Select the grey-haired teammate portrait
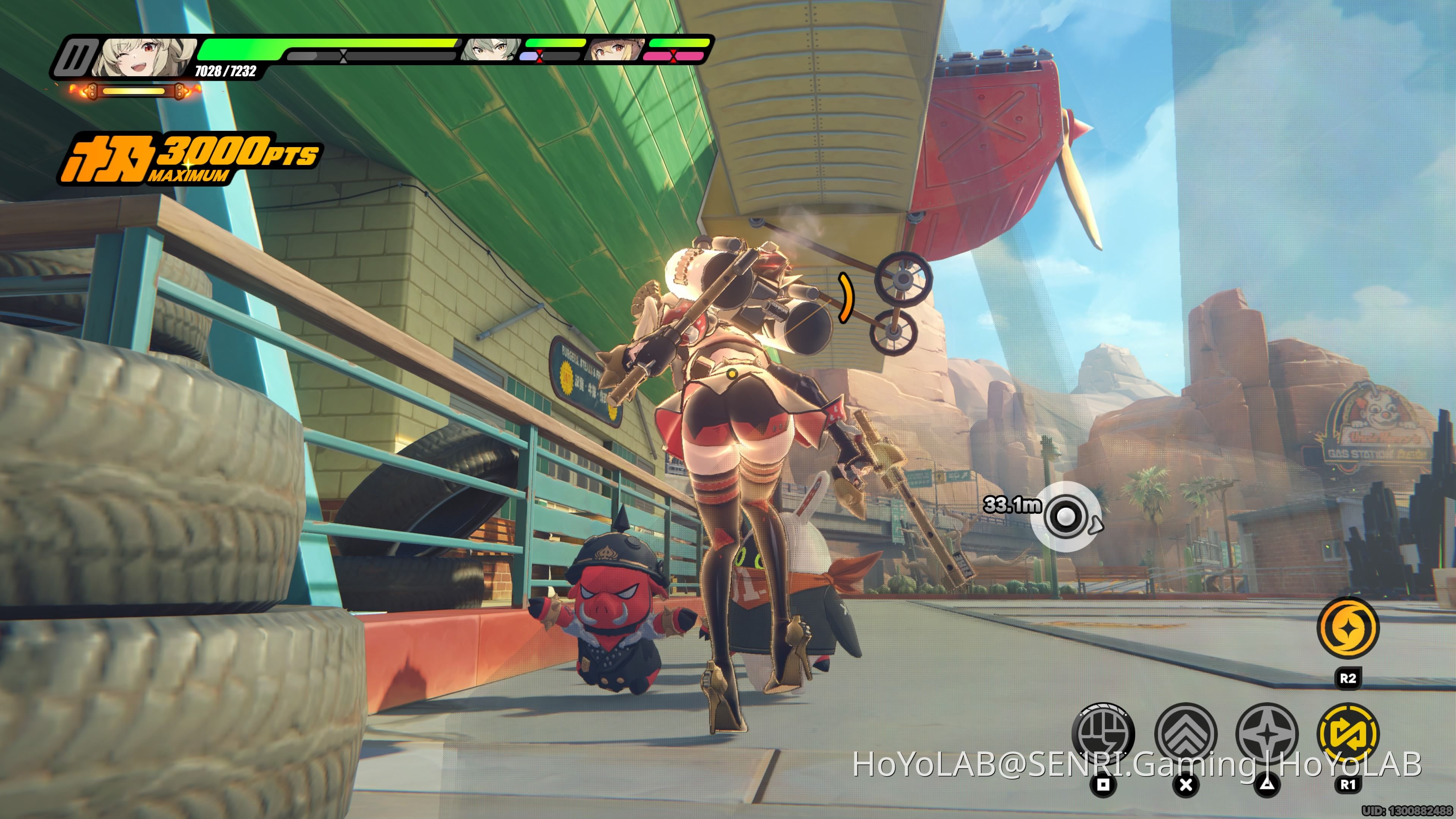 coord(490,50)
